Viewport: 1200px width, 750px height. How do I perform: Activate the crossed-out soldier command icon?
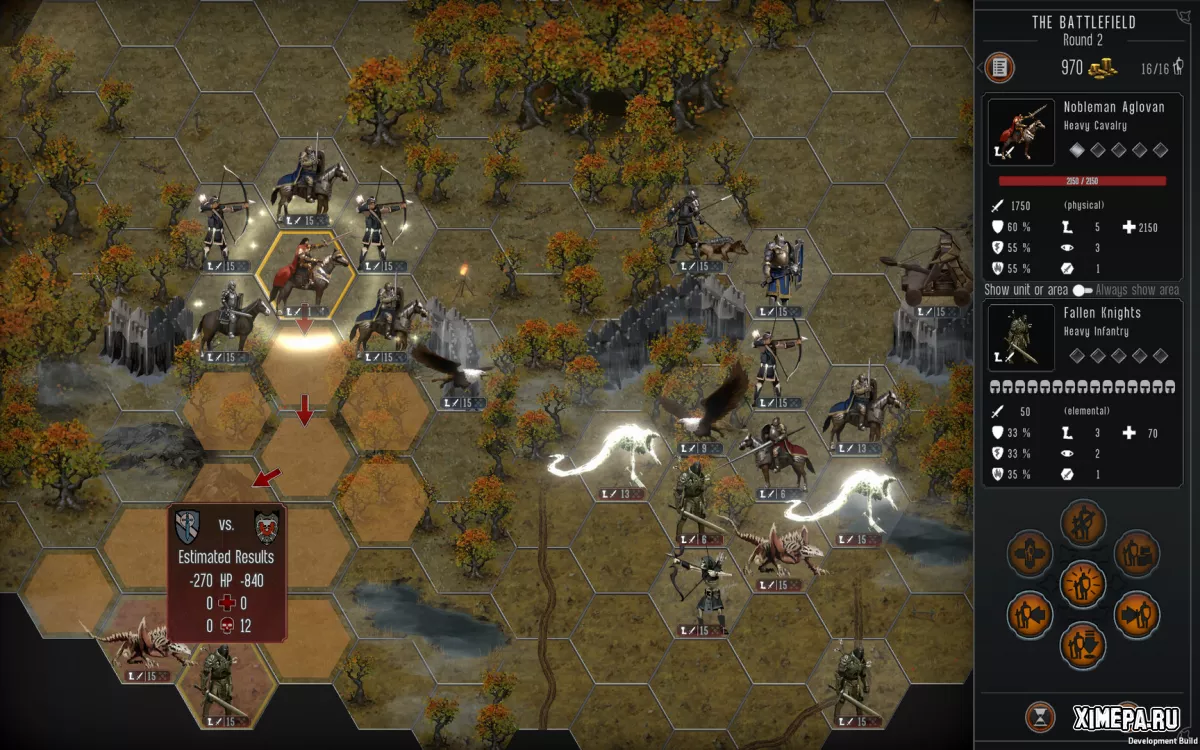(1081, 520)
